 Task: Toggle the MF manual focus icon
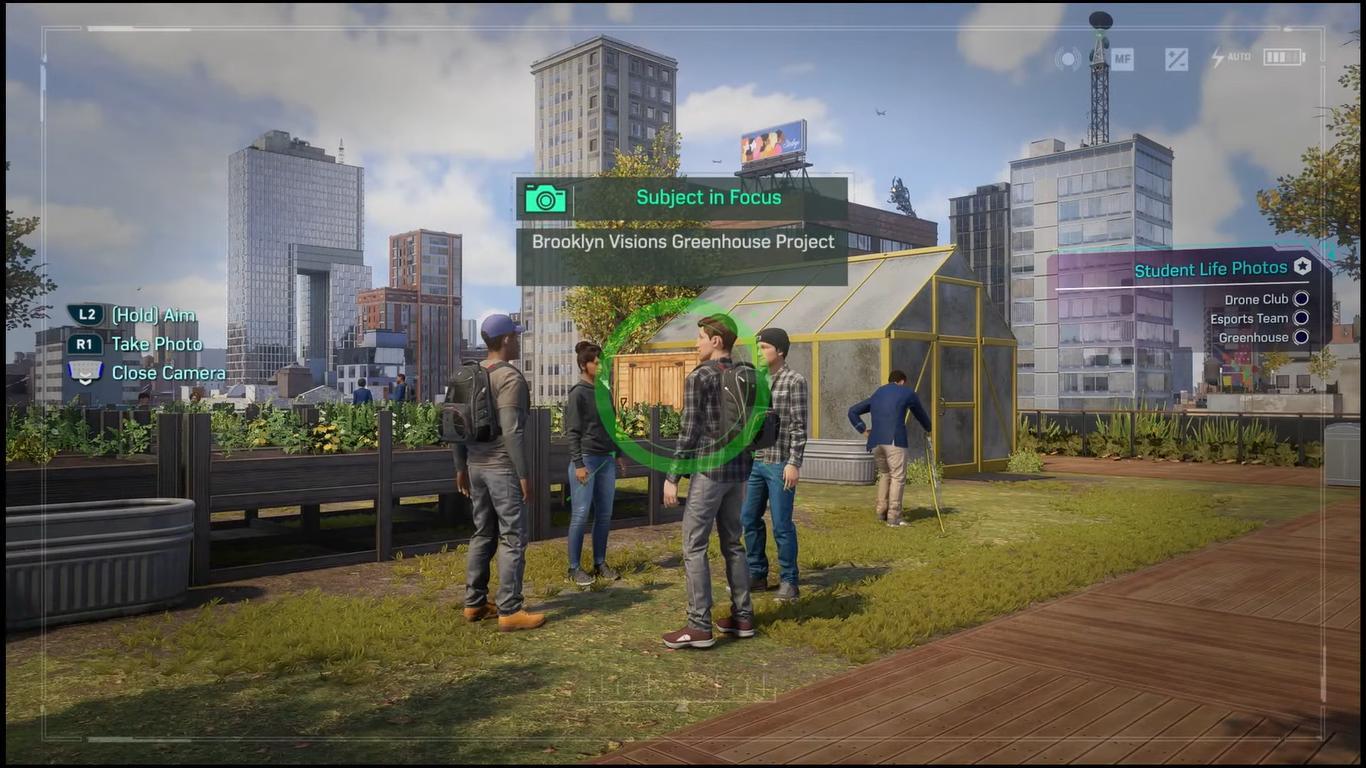coord(1122,58)
